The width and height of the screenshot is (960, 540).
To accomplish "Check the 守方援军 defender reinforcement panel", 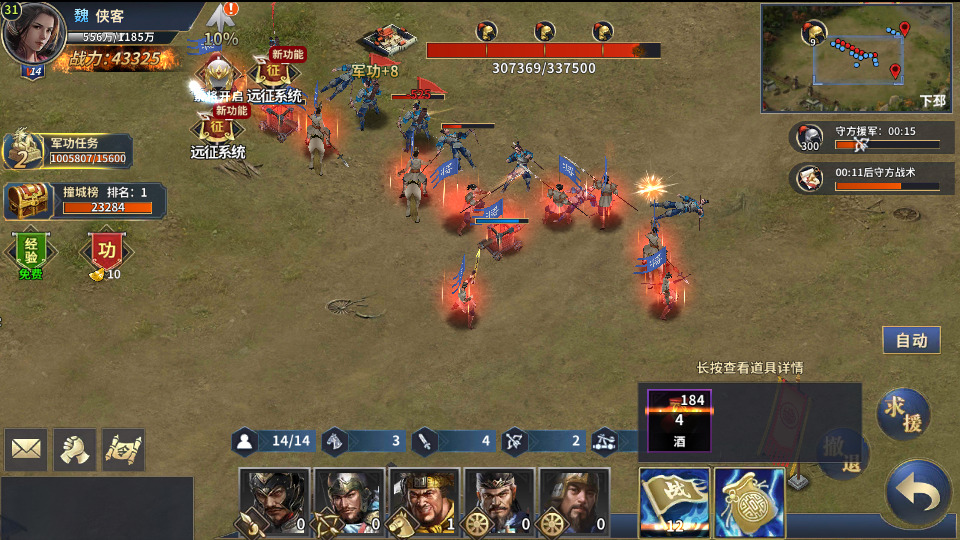I will coord(866,138).
